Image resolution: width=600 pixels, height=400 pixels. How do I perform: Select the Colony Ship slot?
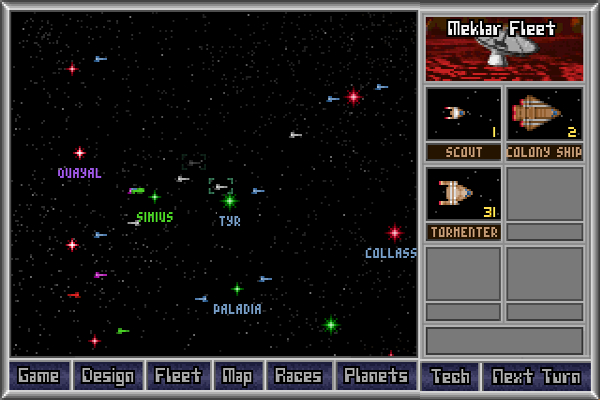(x=544, y=114)
